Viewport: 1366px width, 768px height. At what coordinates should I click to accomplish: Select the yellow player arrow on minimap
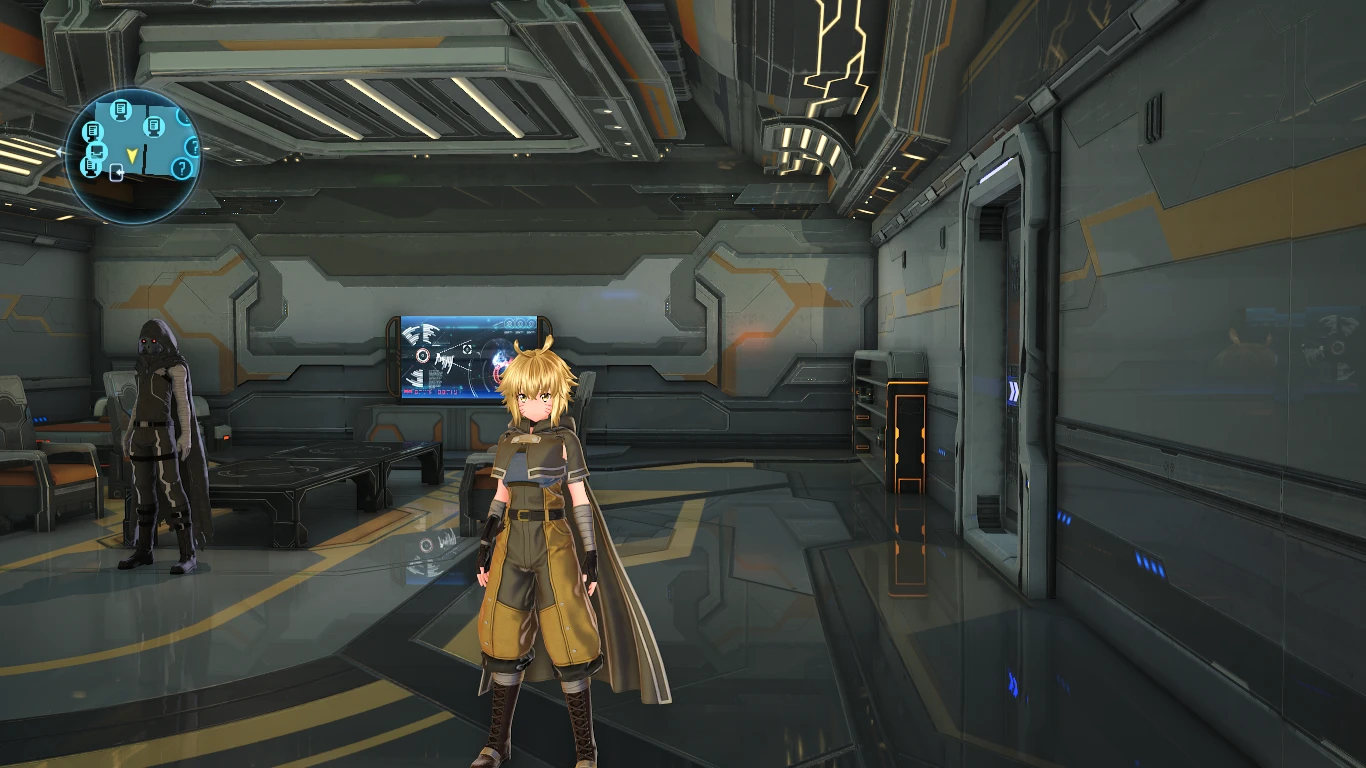point(132,155)
